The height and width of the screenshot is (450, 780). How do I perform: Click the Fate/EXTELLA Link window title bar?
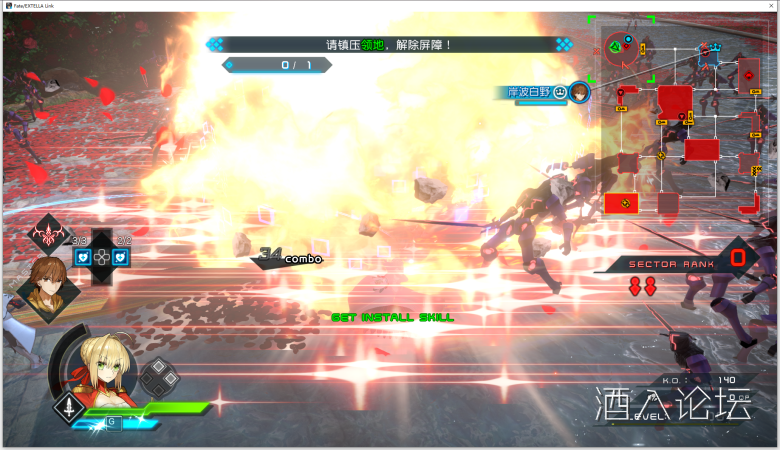[x=390, y=6]
